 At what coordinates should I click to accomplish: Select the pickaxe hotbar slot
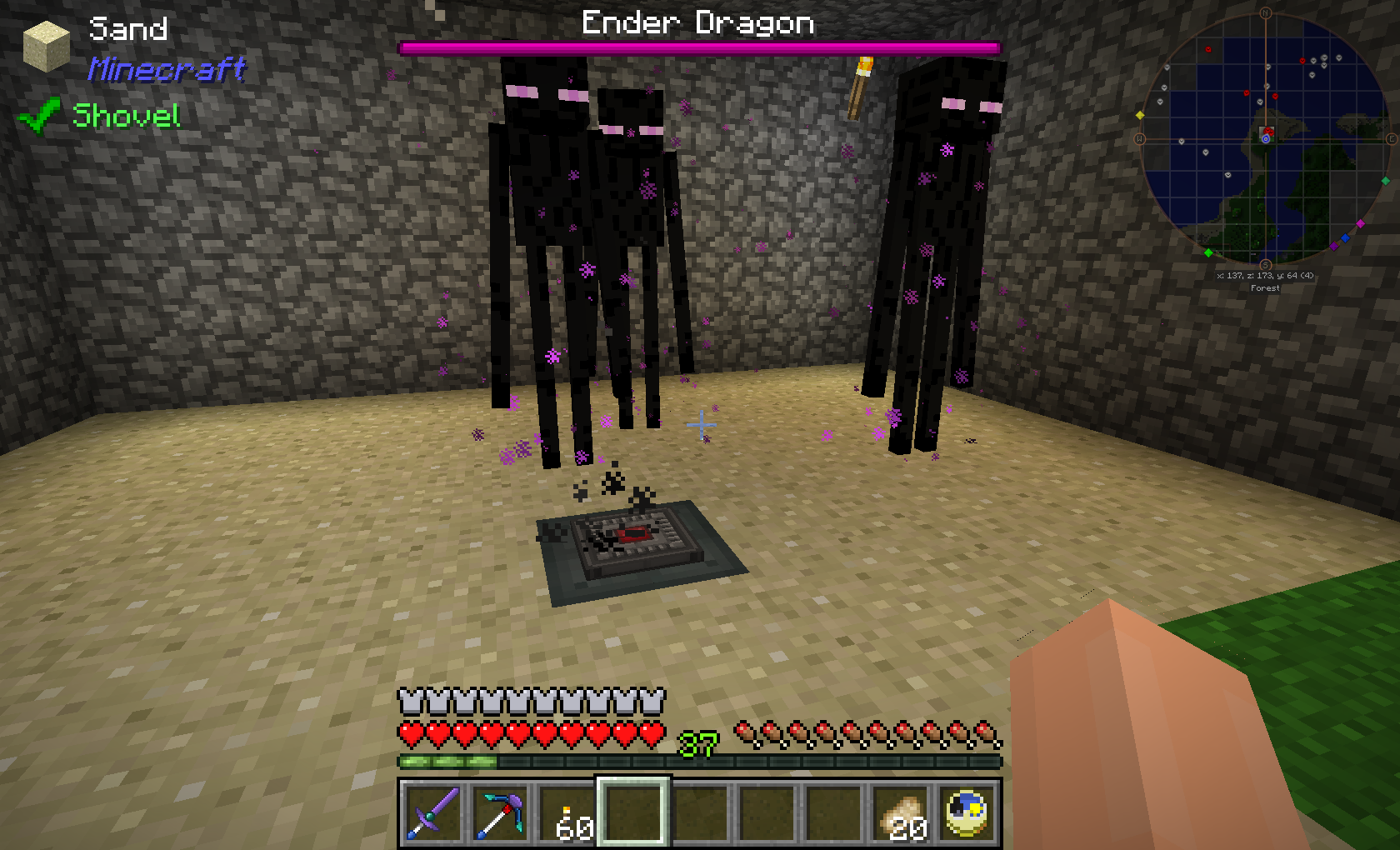(499, 812)
